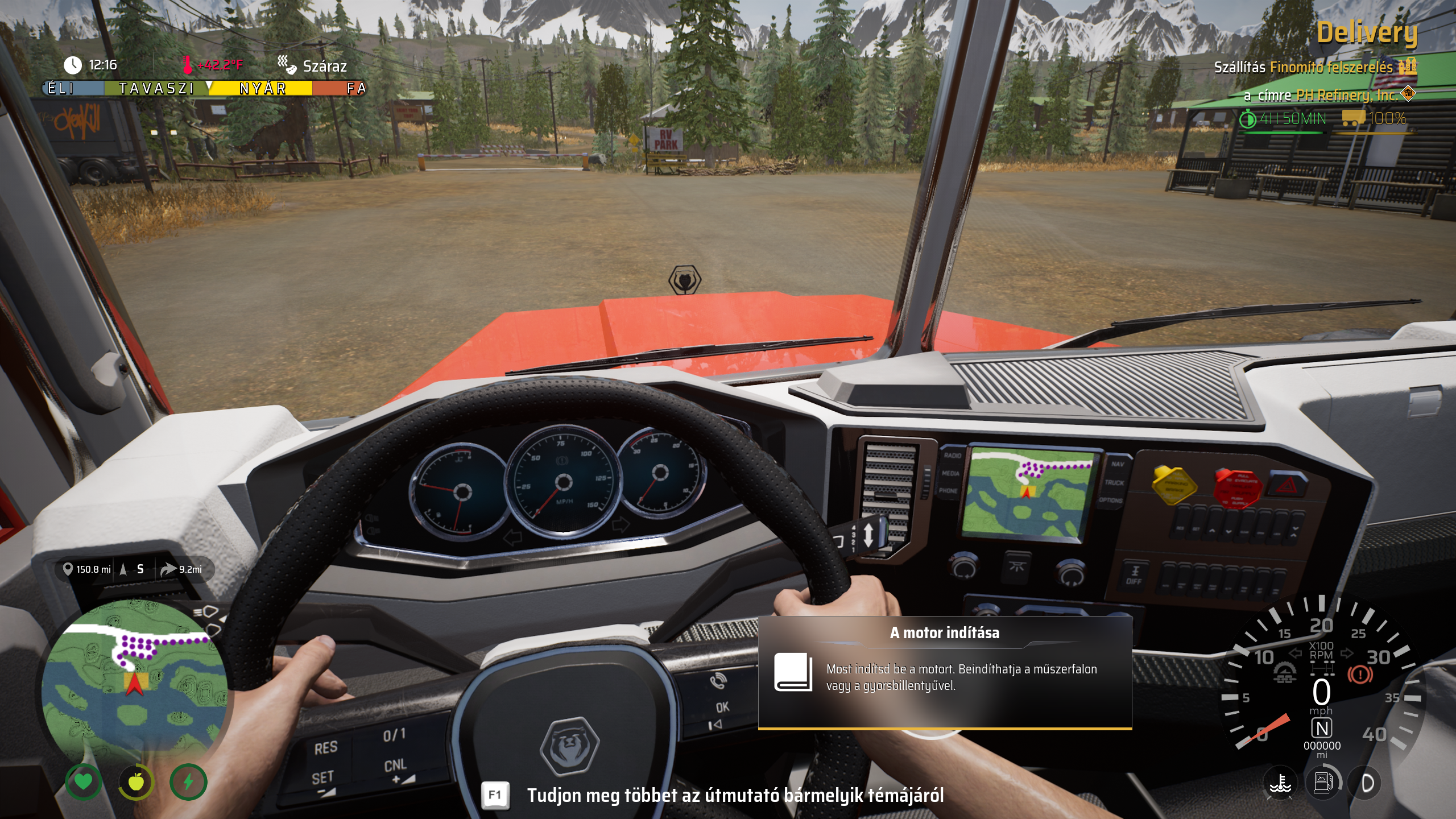
Task: Open RADIO on the dashboard console
Action: pos(953,456)
